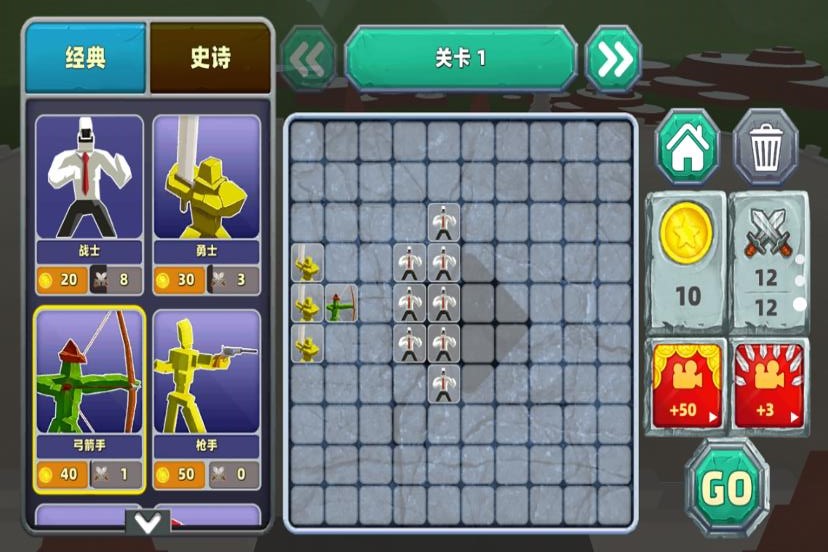Screen dimensions: 828x552
Task: Select the green archer on the board
Action: [341, 303]
